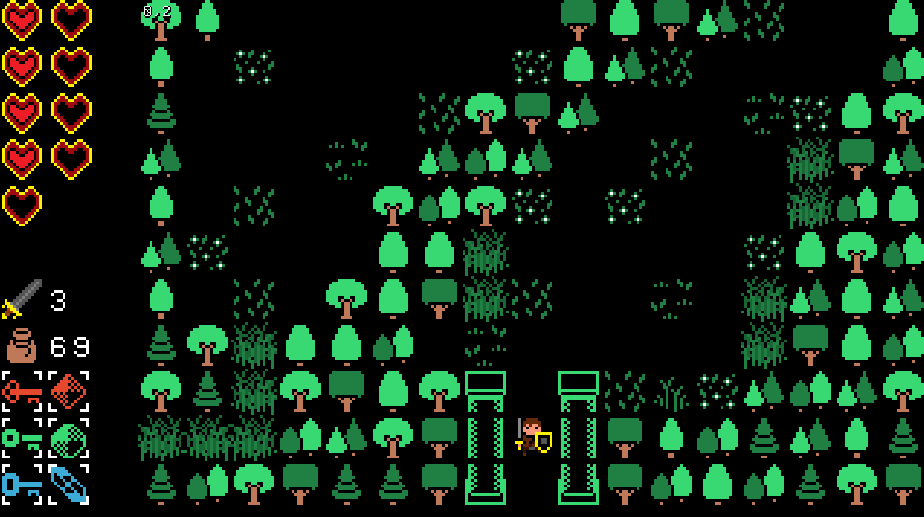Choose the green key slot
Screen dimensions: 924x517
[22, 438]
